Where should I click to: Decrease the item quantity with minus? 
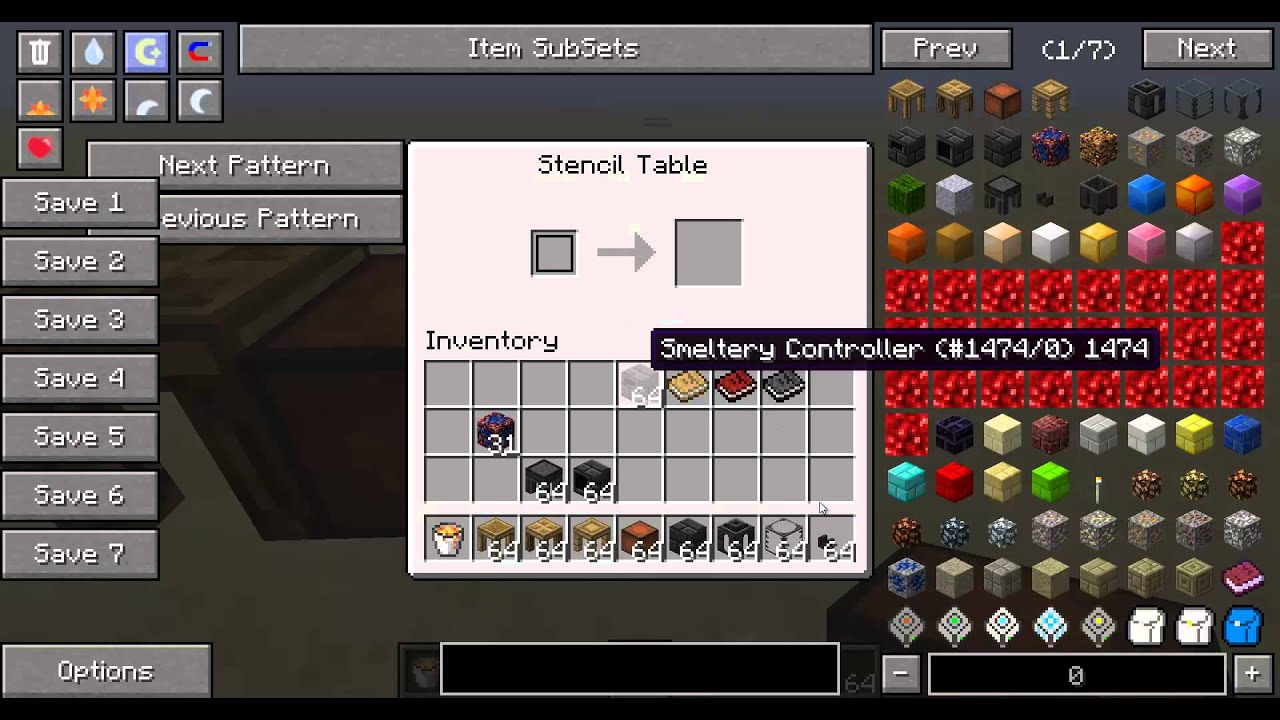(900, 674)
